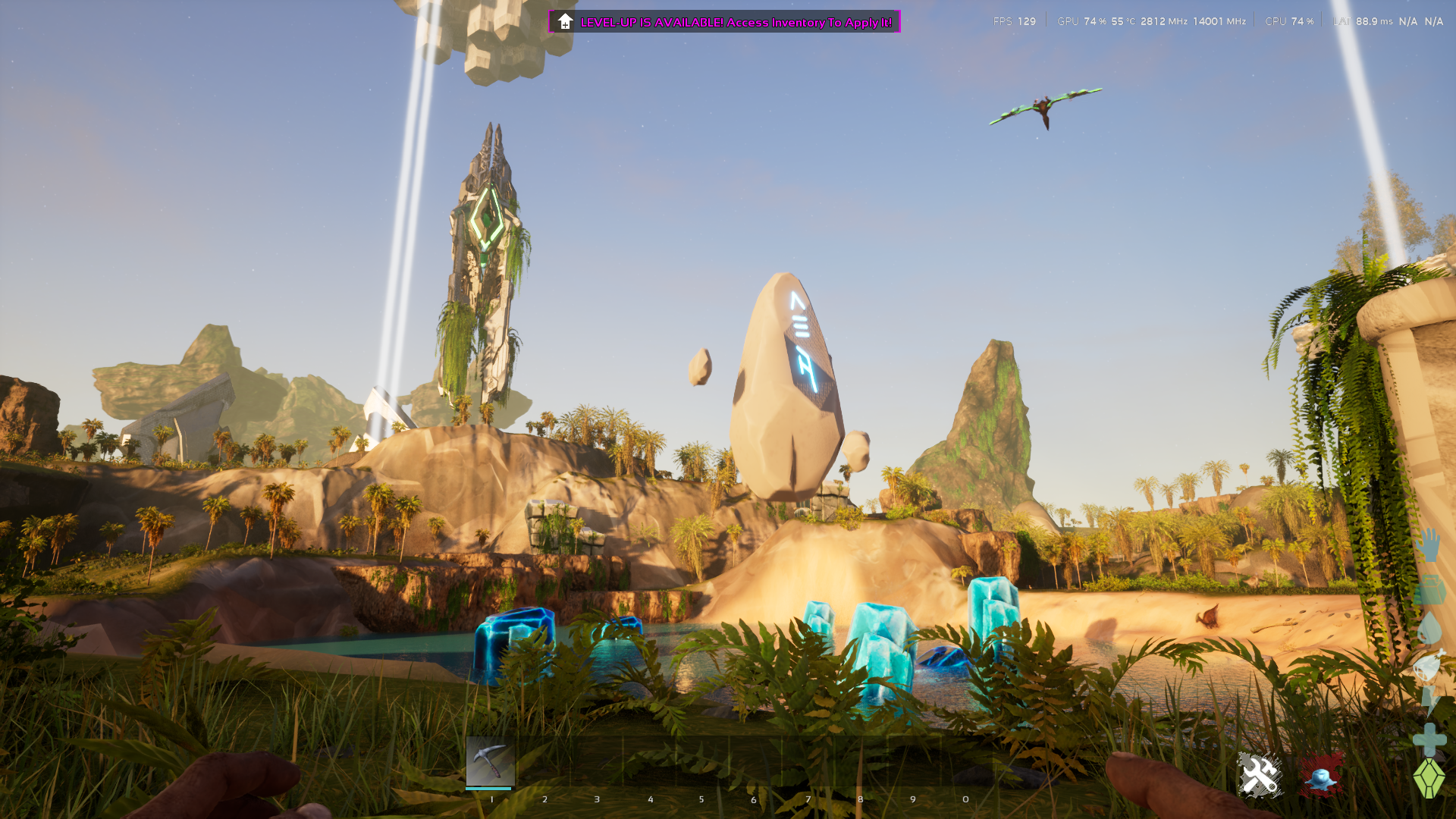Click the meat food stat icon

click(x=1429, y=665)
